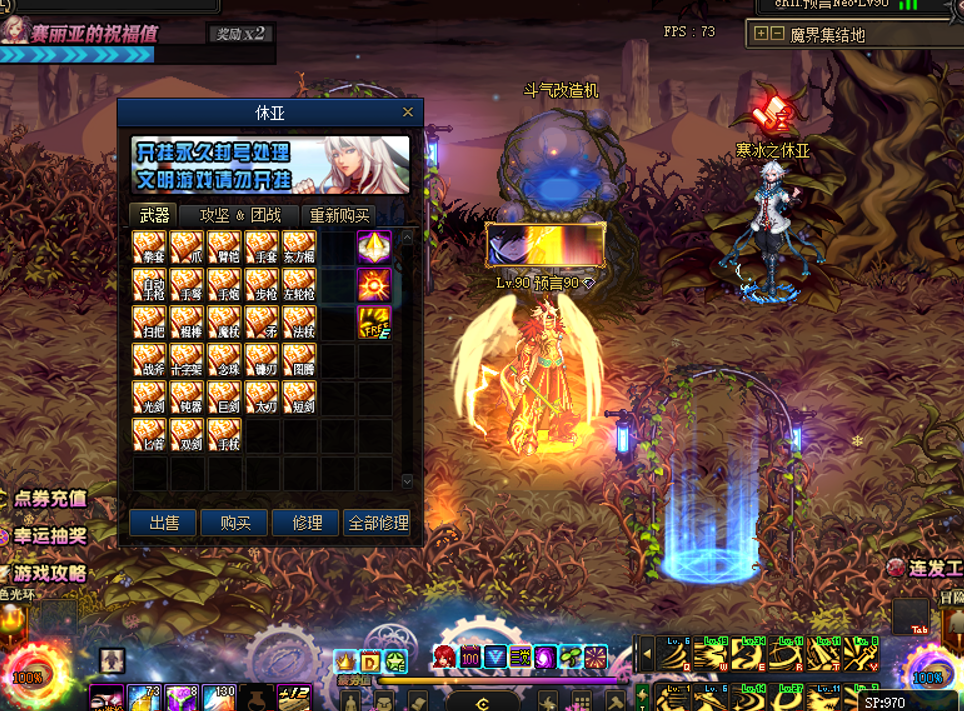Choose the 法杖 weapon item
Screen dimensions: 964x711
point(299,322)
